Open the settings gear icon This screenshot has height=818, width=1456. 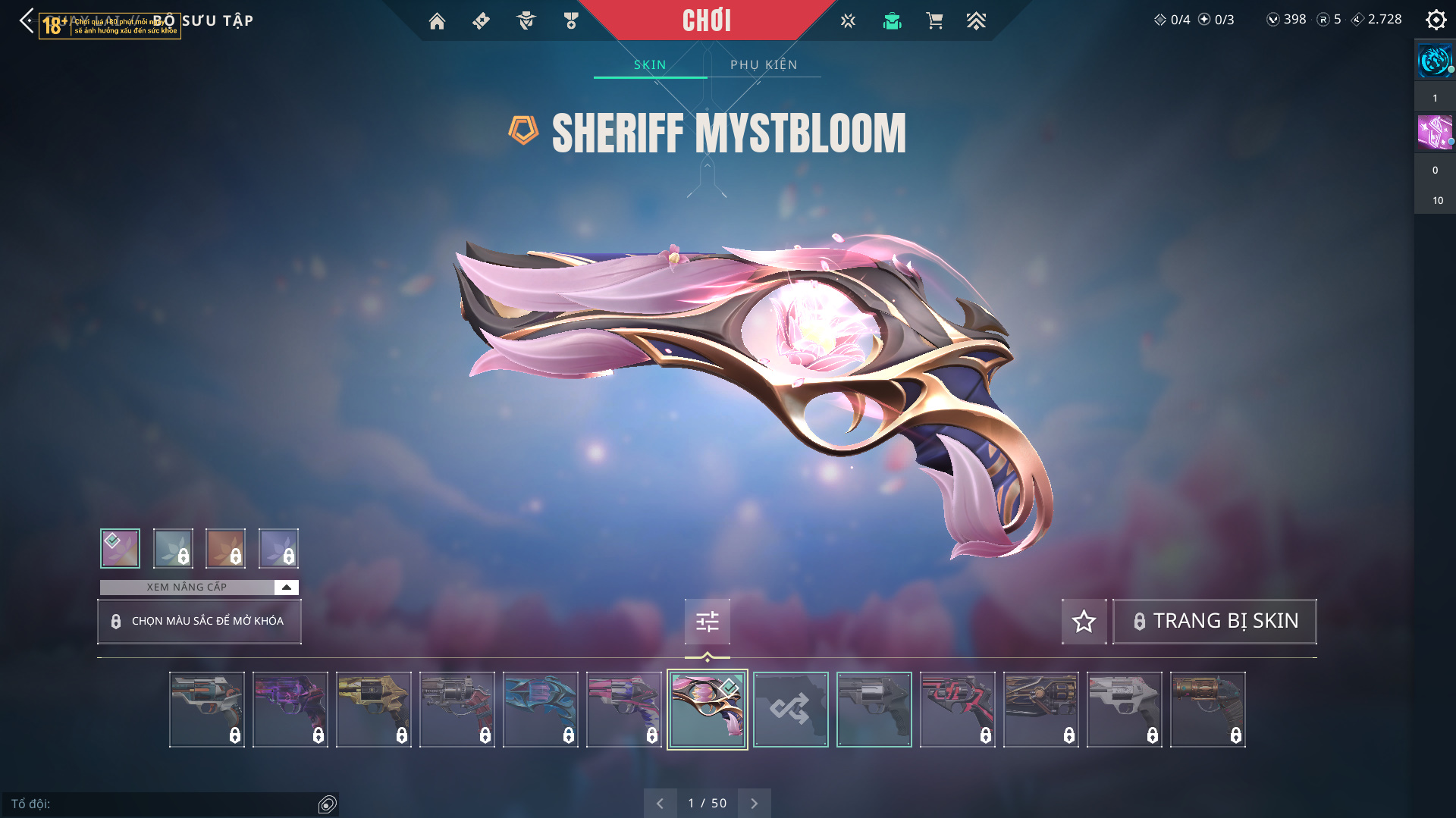(1436, 20)
